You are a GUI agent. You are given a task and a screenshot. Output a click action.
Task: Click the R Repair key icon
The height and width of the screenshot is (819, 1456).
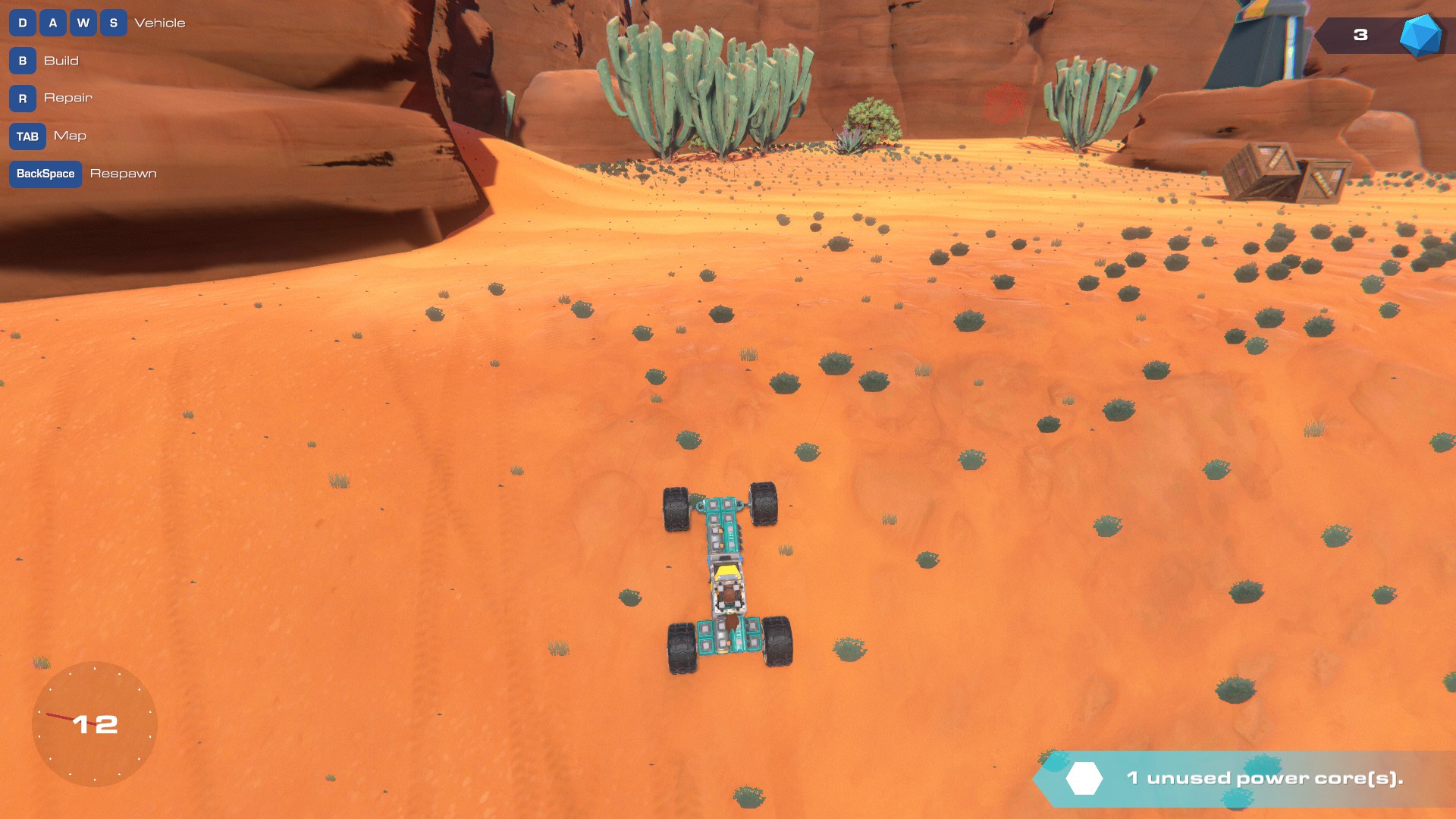(23, 99)
